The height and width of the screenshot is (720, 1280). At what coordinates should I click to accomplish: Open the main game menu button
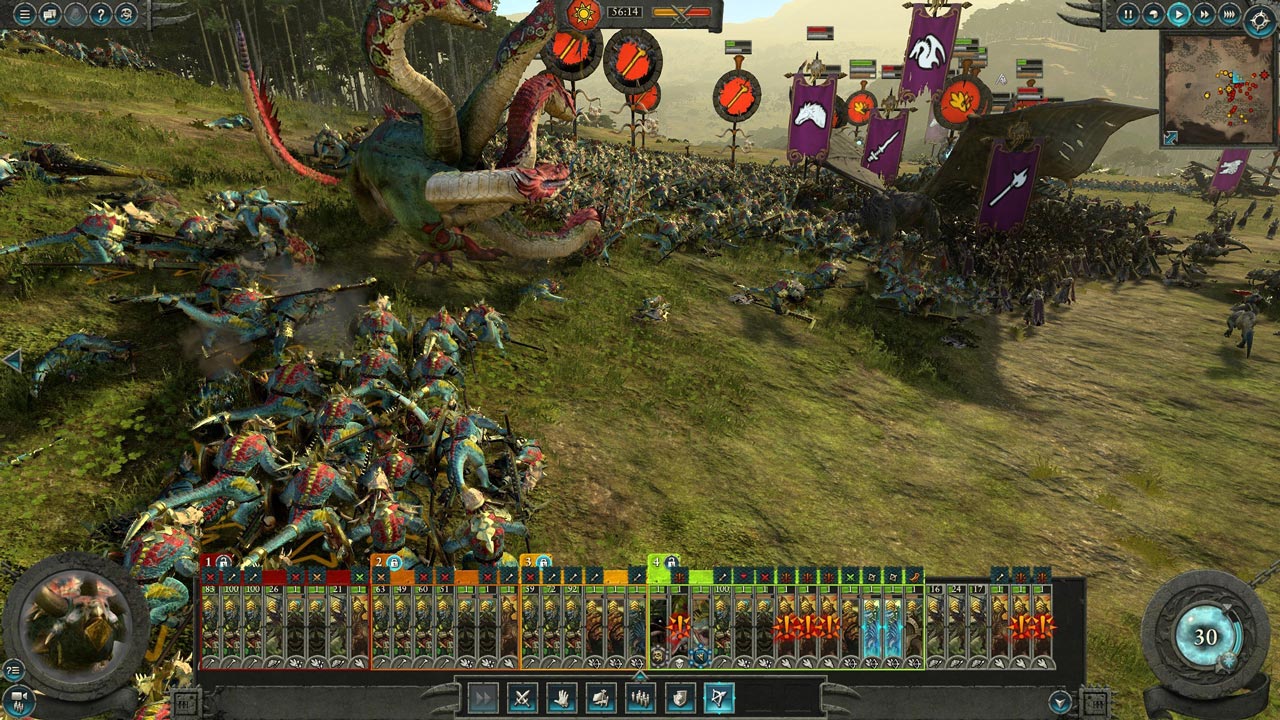point(23,14)
